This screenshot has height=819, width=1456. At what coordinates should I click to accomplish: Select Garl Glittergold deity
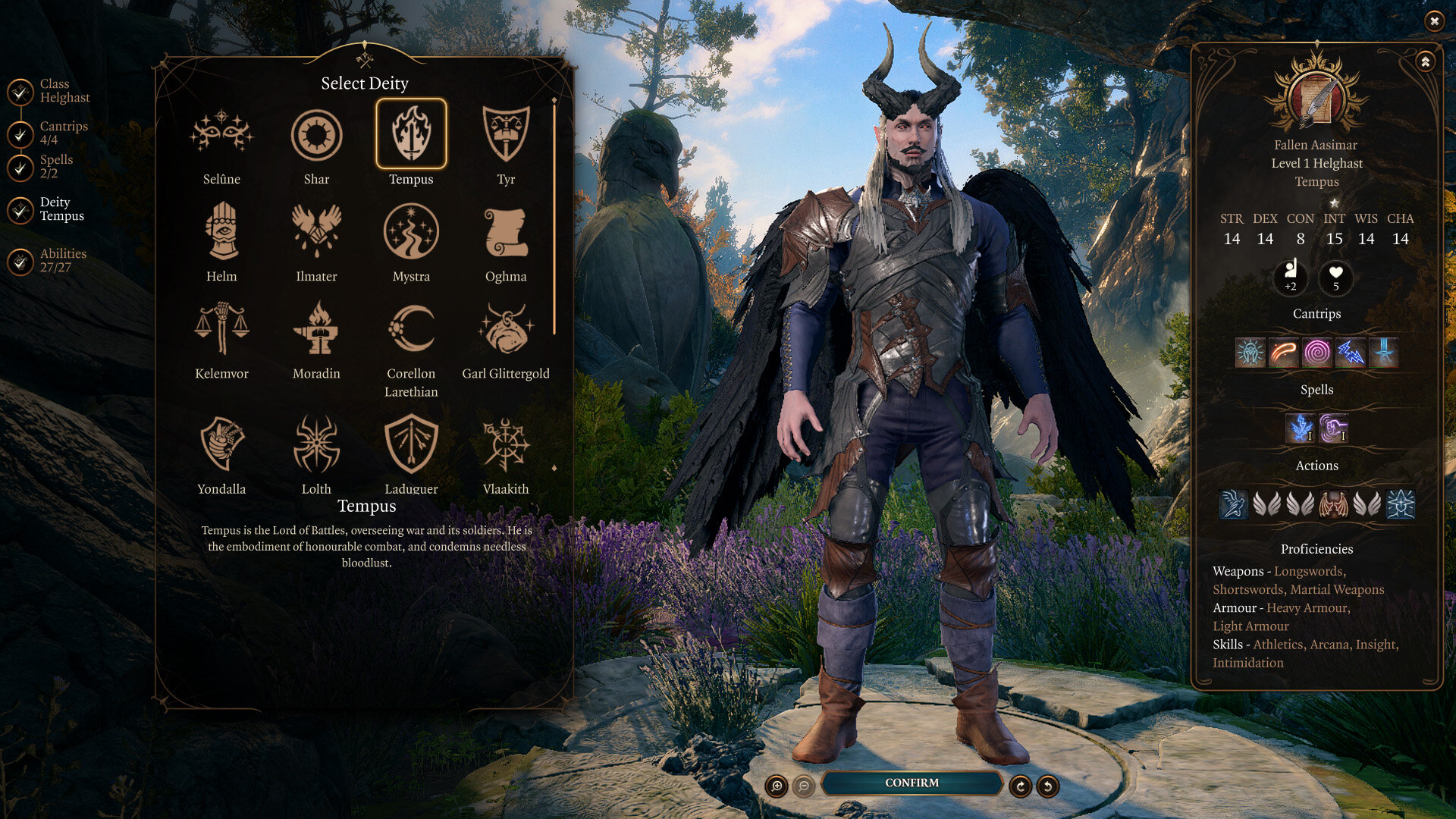(506, 329)
